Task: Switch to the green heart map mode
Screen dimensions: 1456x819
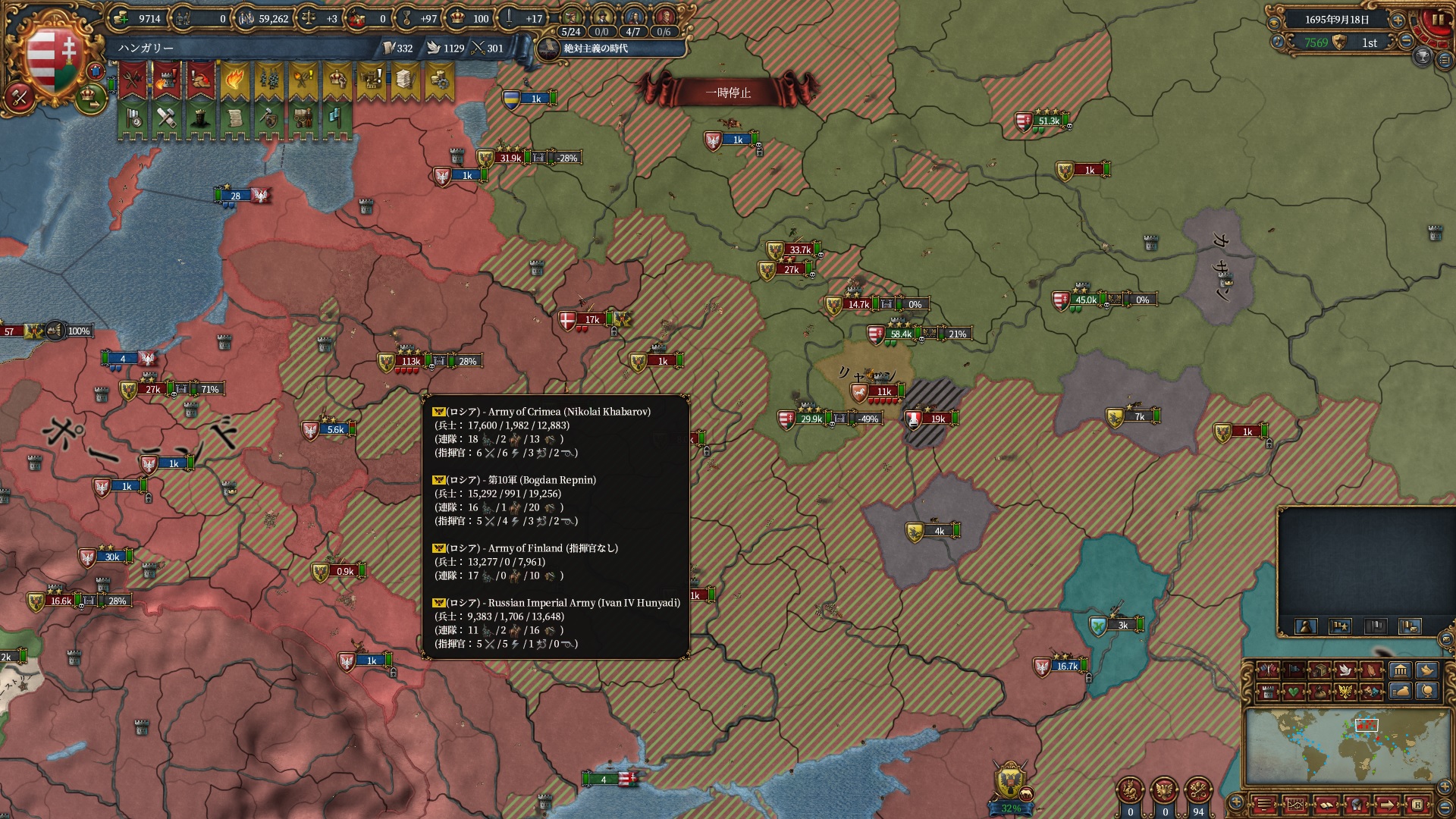Action: click(x=1293, y=692)
